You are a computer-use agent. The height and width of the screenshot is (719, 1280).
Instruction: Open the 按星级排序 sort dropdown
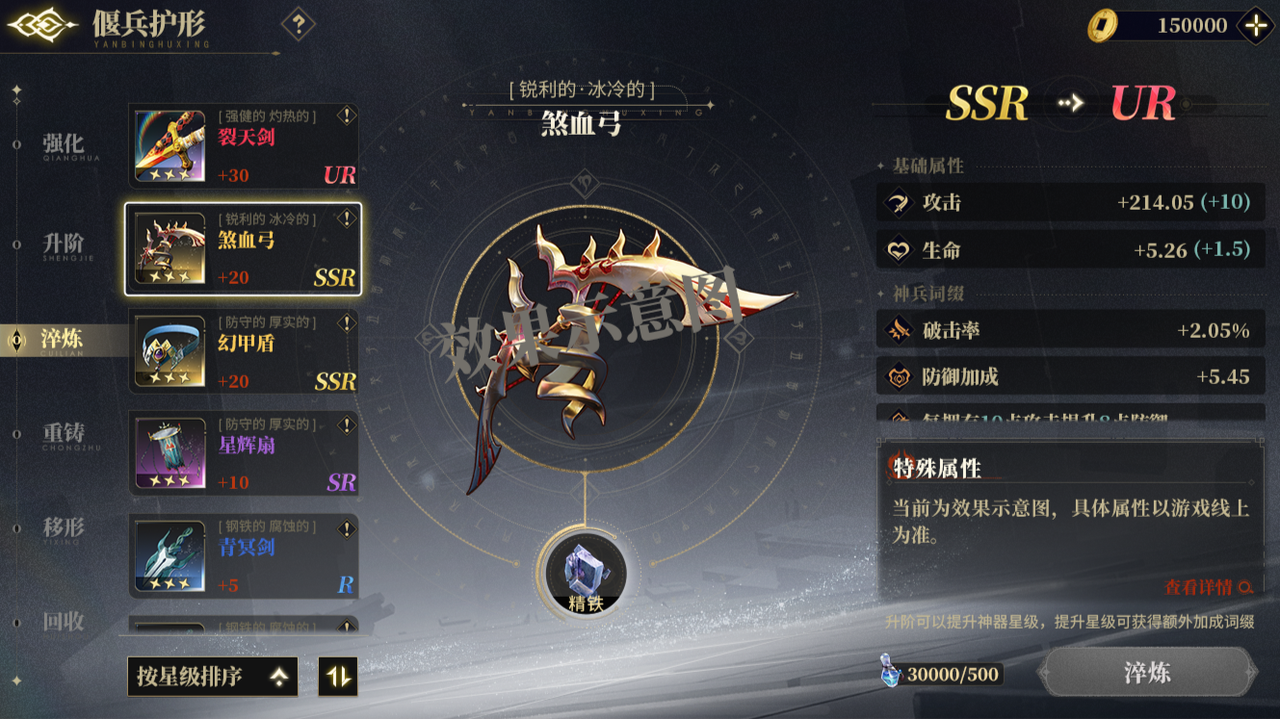coord(212,677)
